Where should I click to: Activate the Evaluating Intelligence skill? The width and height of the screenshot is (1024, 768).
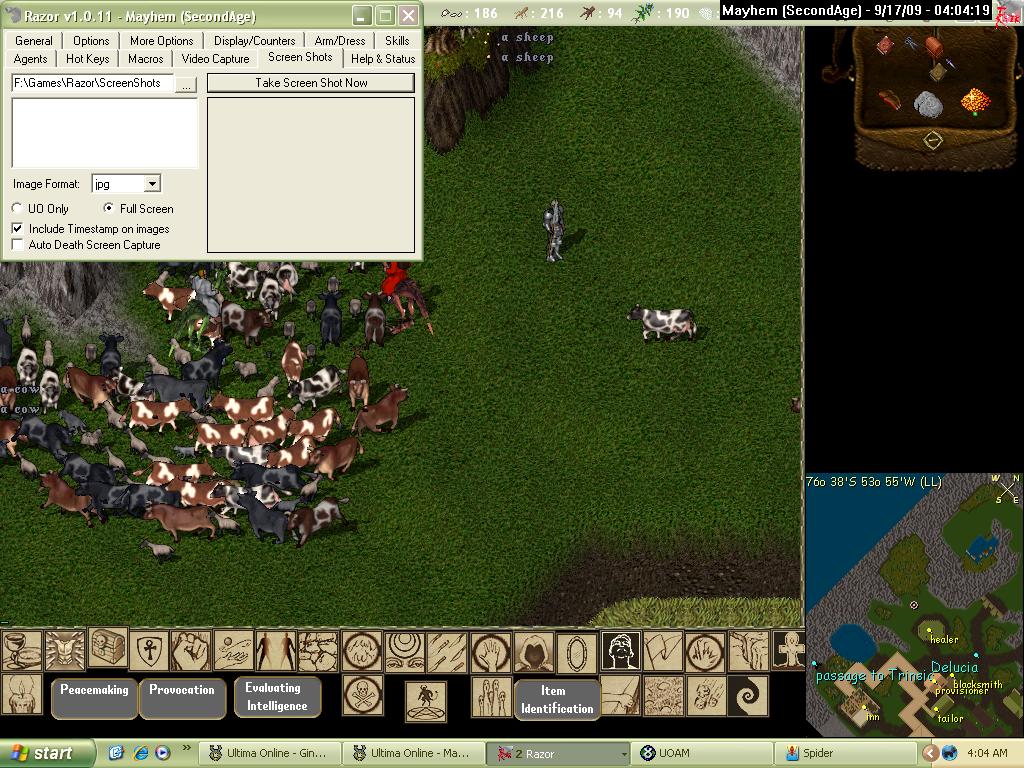pos(277,697)
